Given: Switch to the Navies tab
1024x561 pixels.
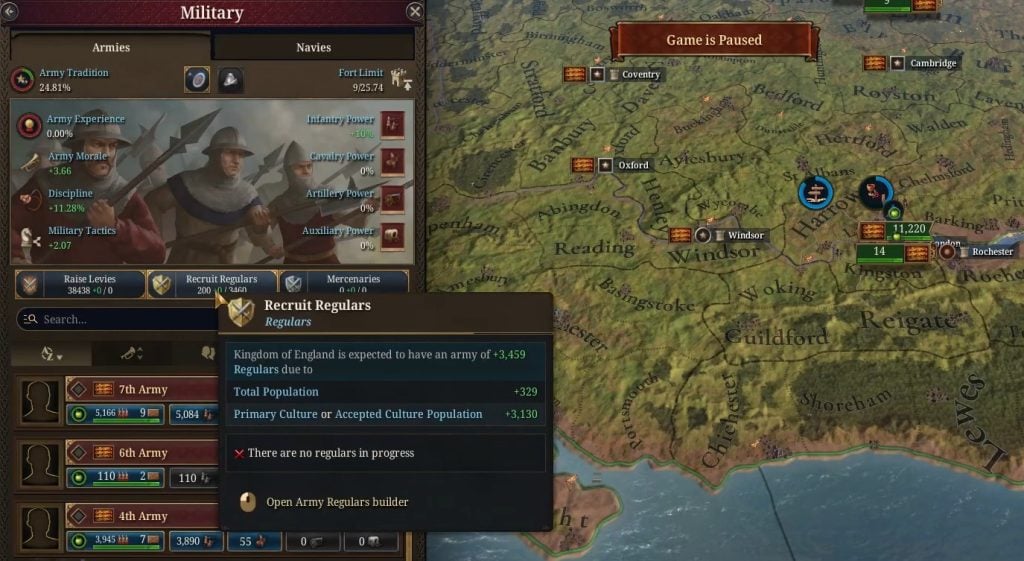Looking at the screenshot, I should pos(313,47).
